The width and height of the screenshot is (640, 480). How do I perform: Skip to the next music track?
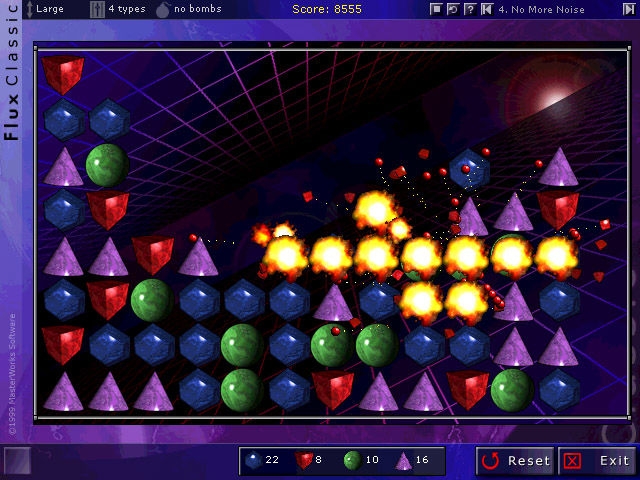coord(627,9)
